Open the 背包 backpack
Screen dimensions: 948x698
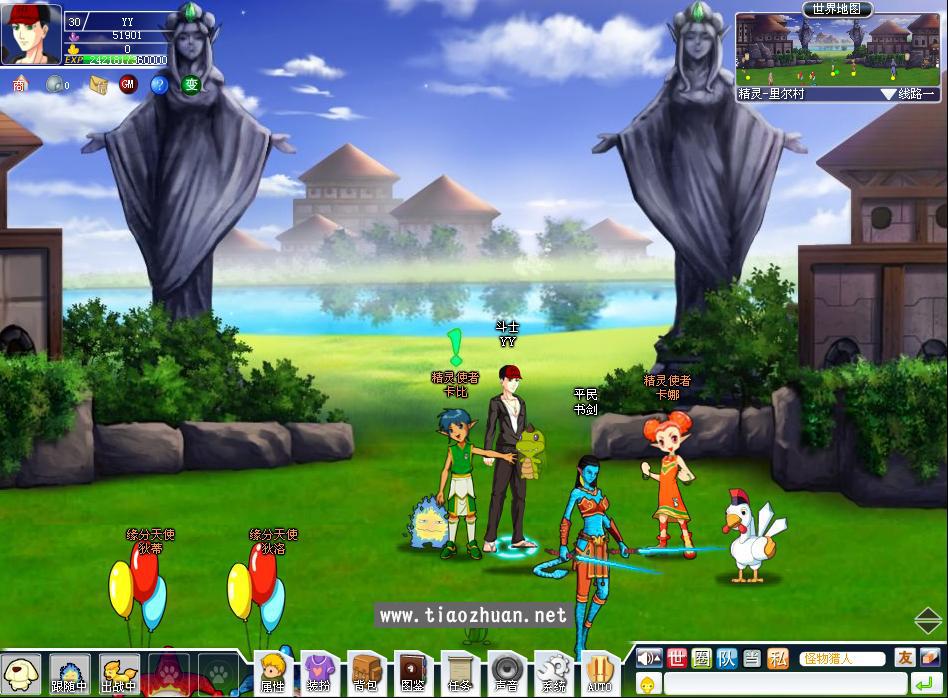coord(364,672)
